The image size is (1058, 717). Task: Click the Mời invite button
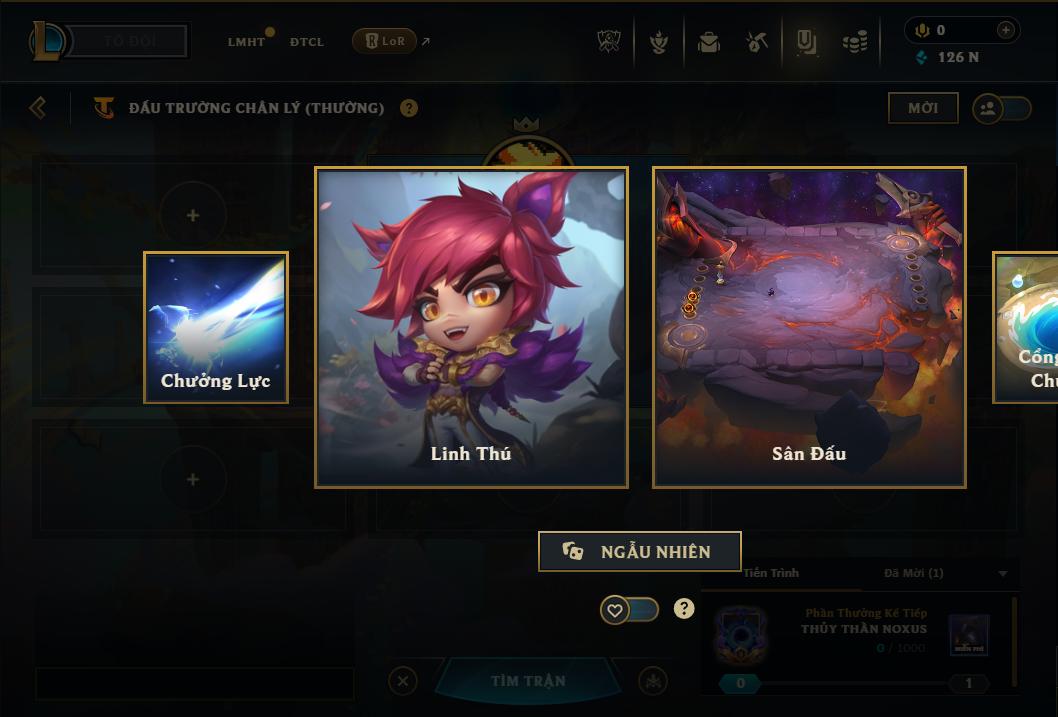(x=923, y=108)
